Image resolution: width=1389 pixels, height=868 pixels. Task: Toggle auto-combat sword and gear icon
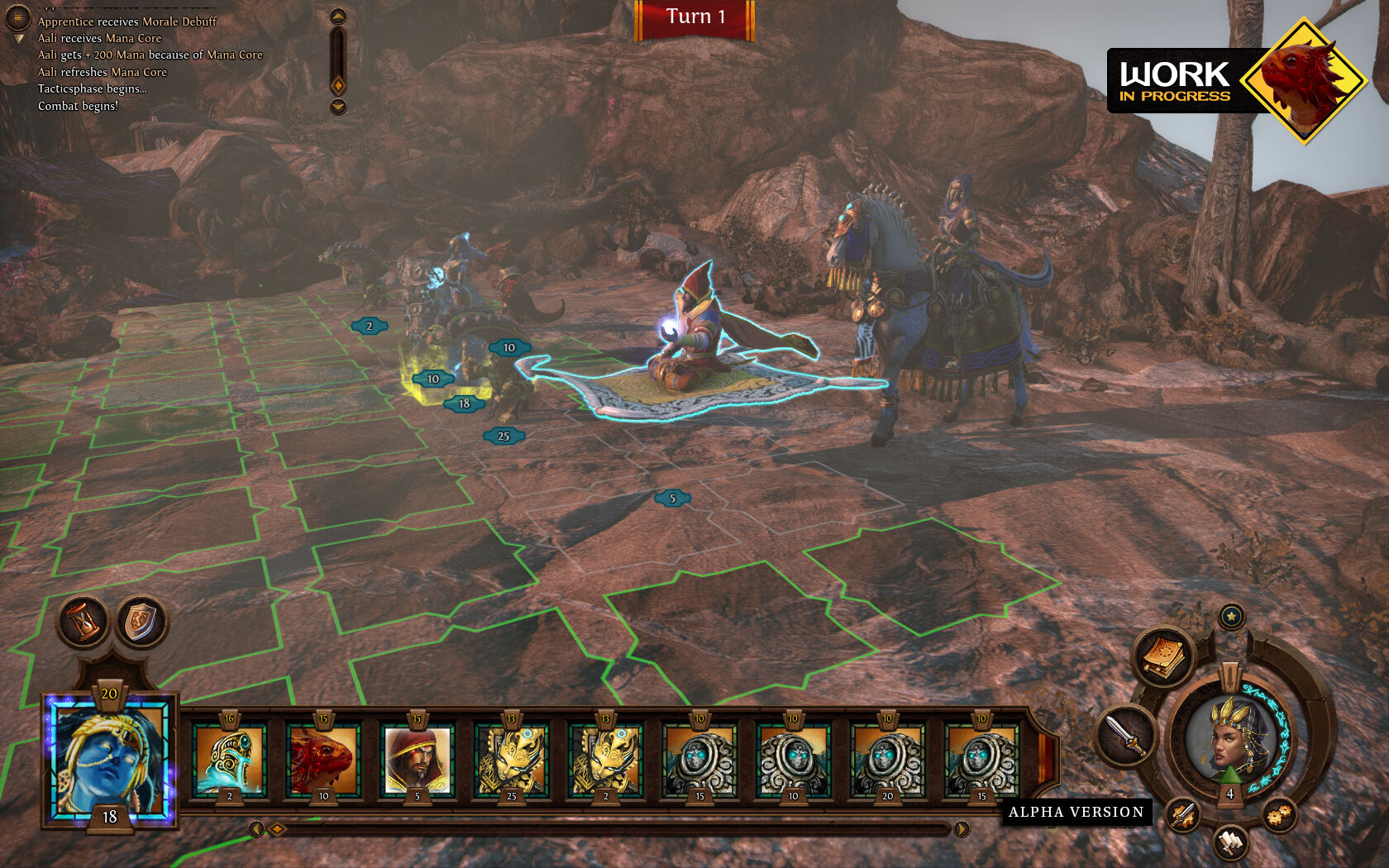click(x=1183, y=815)
